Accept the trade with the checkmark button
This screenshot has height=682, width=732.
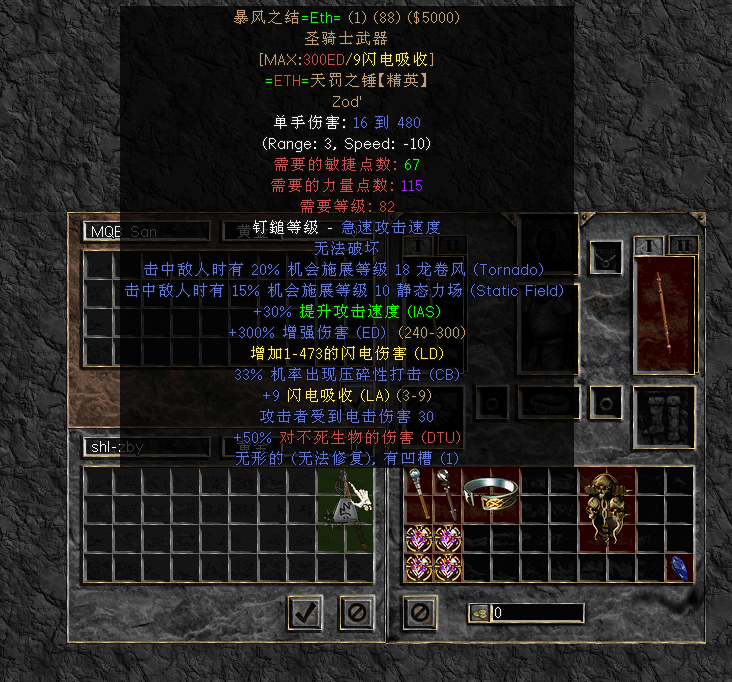305,611
